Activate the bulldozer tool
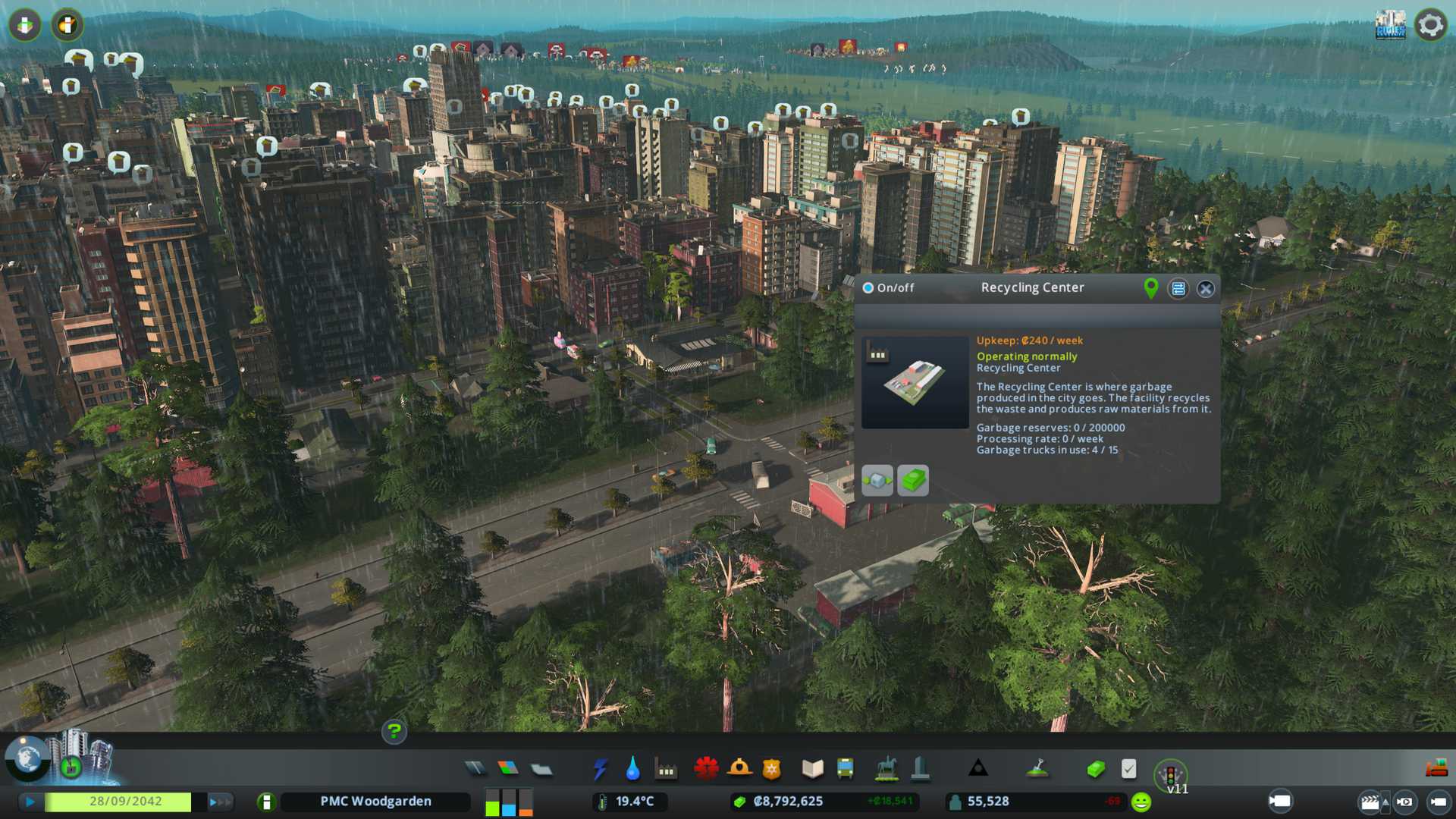This screenshot has width=1456, height=819. 1436,769
